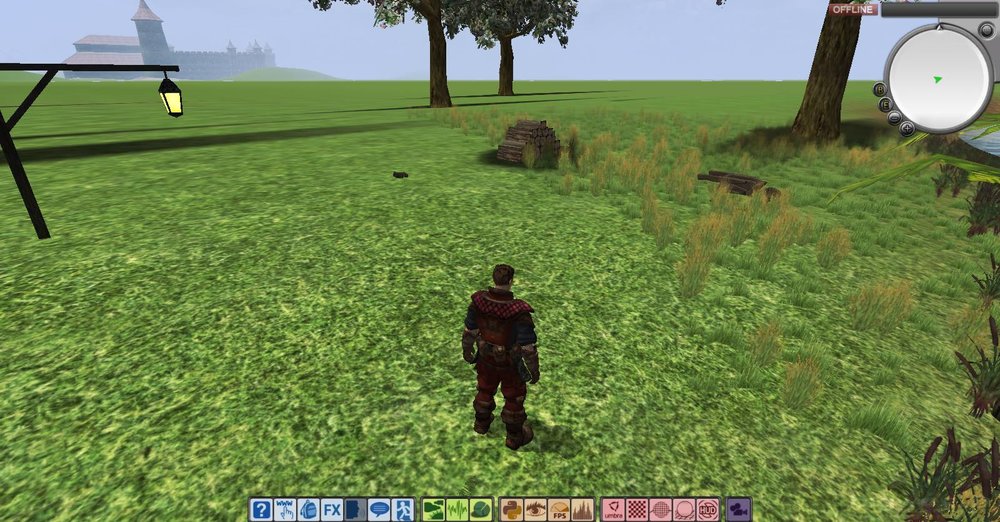Toggle the umbra debug button
Viewport: 1000px width, 522px height.
(614, 510)
